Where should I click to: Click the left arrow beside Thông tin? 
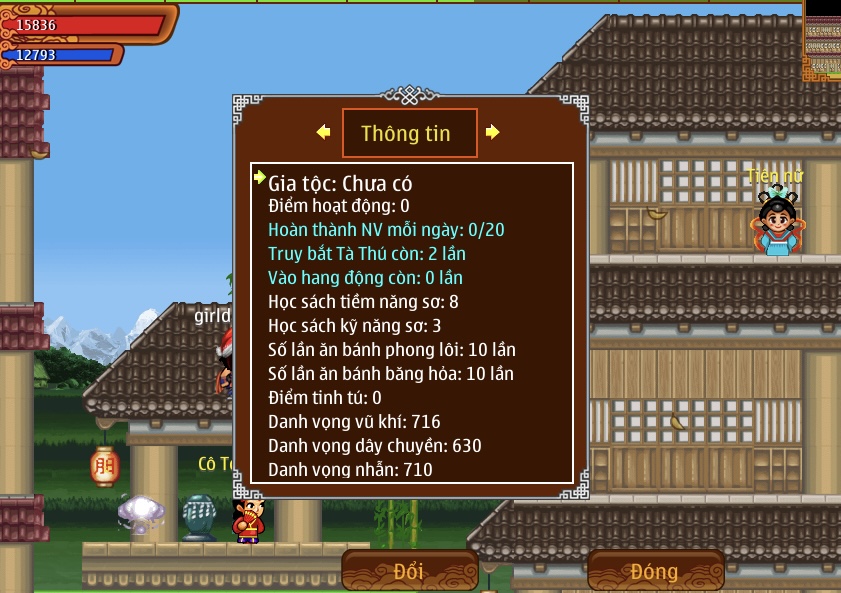tap(323, 132)
